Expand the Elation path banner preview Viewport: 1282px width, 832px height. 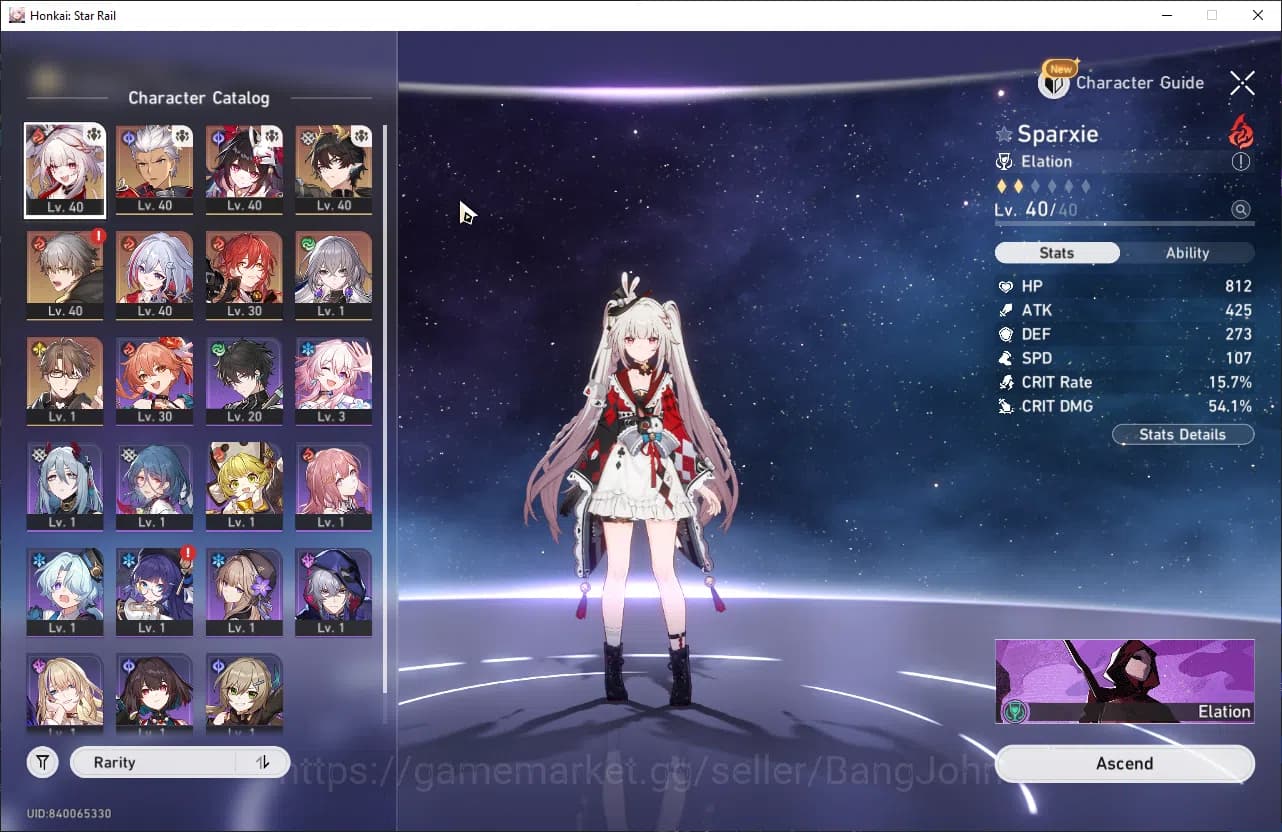click(x=1124, y=681)
